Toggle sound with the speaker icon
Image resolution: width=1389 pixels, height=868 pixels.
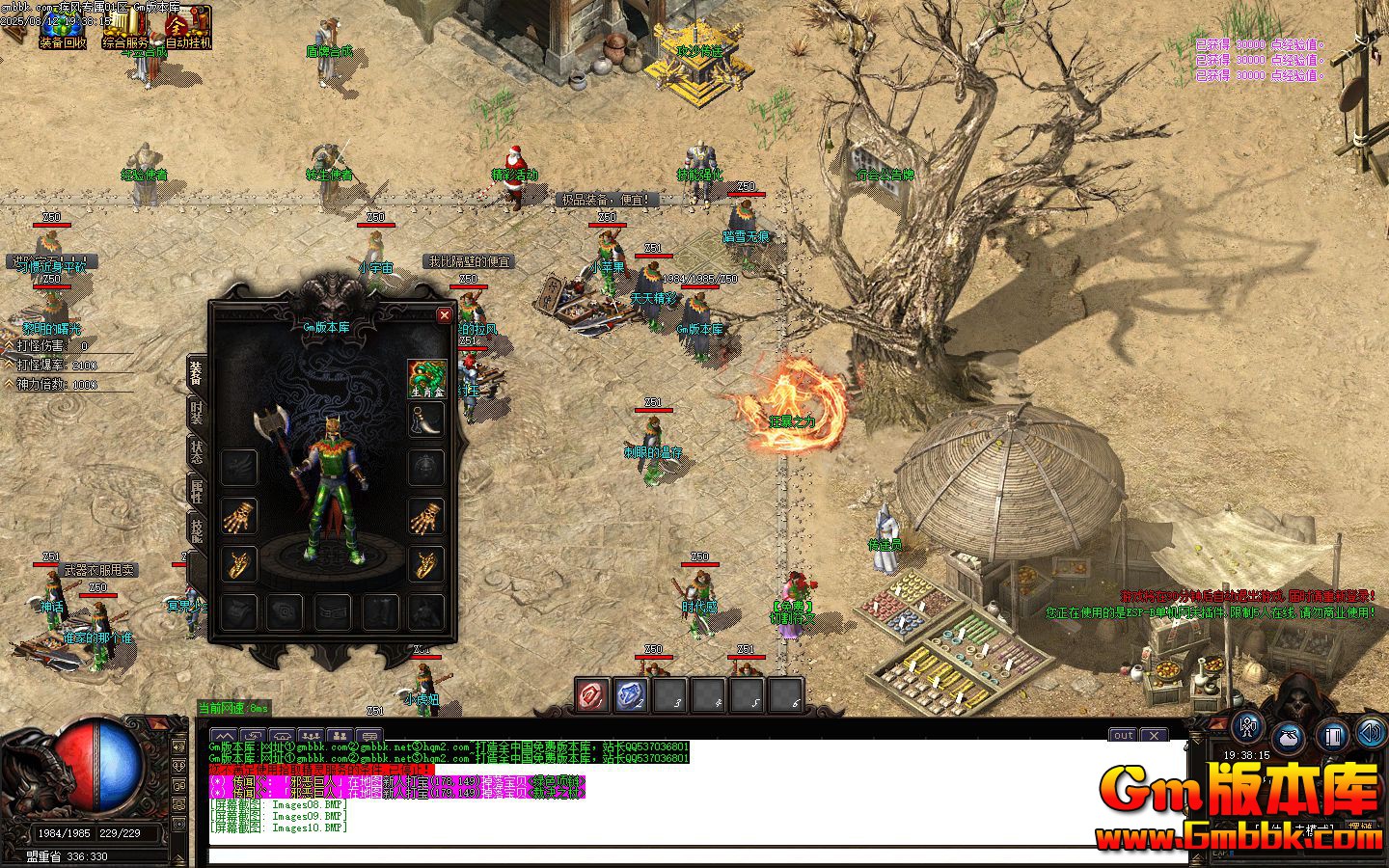1371,733
